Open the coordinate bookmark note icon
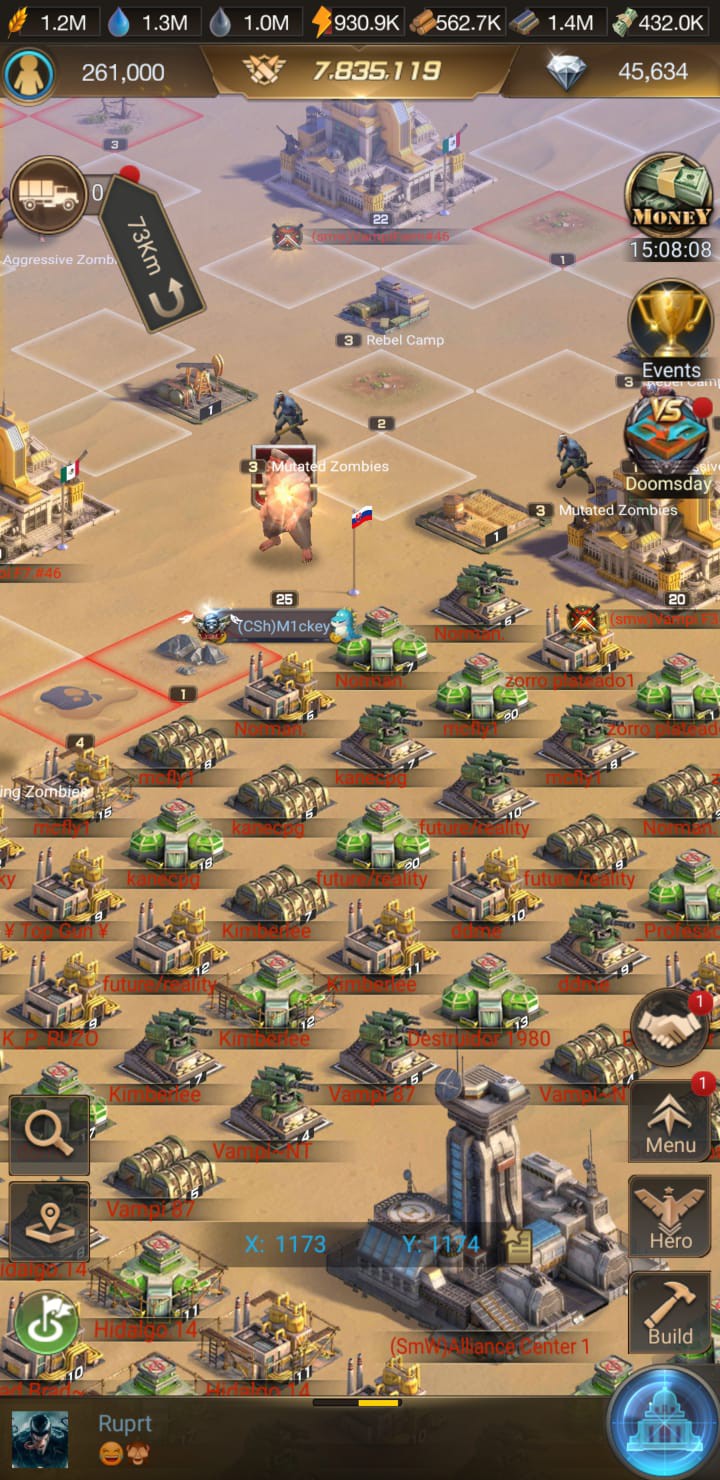The height and width of the screenshot is (1480, 720). tap(518, 1245)
